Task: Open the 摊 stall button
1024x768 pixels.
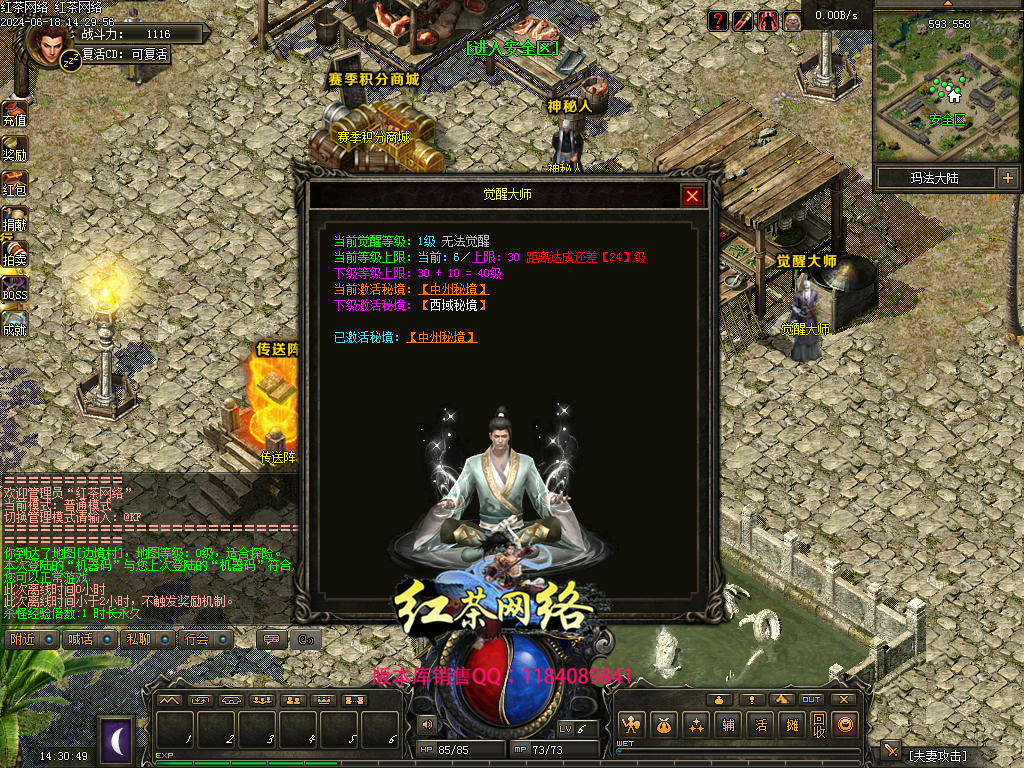Action: pyautogui.click(x=792, y=725)
